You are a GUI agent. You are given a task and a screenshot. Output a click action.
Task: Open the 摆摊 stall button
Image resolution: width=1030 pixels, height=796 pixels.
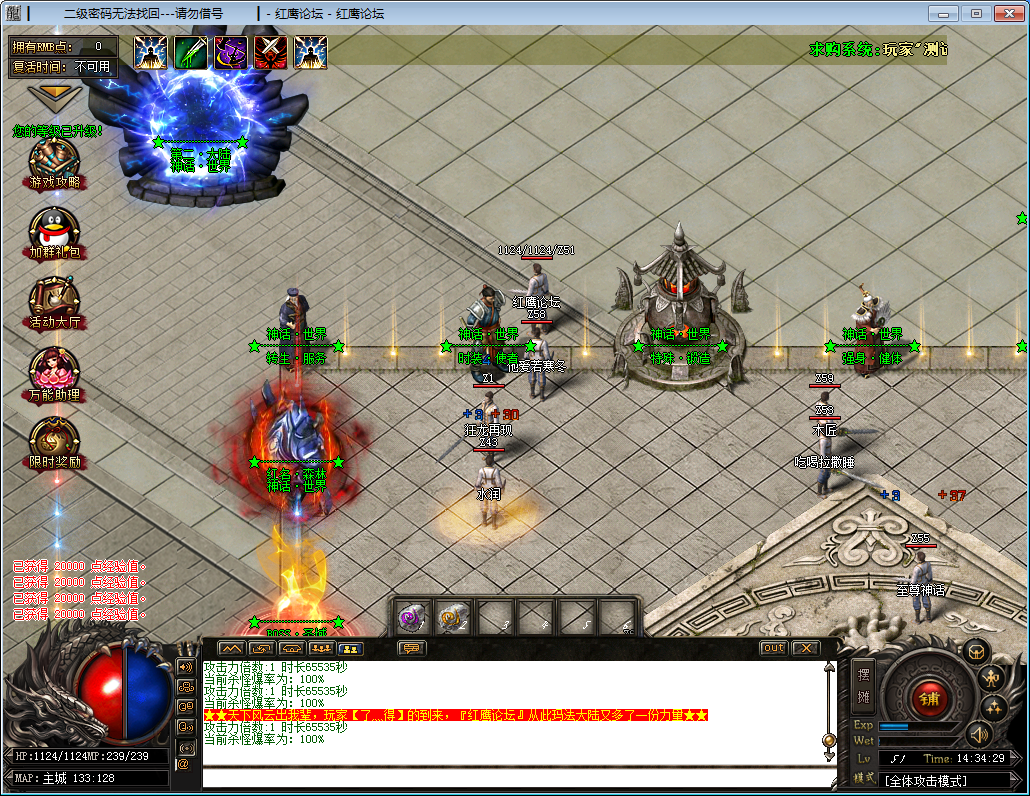[864, 685]
